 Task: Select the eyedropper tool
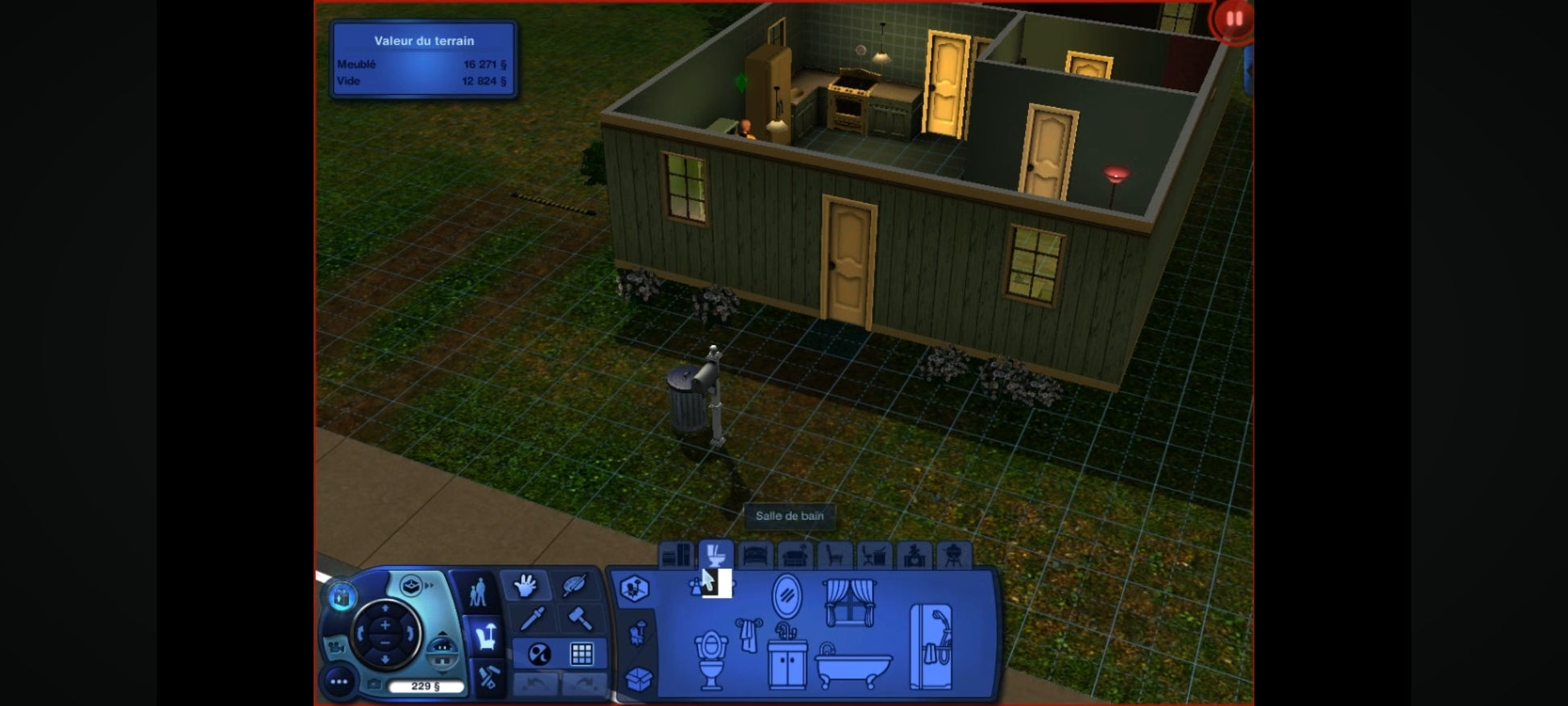[x=532, y=619]
